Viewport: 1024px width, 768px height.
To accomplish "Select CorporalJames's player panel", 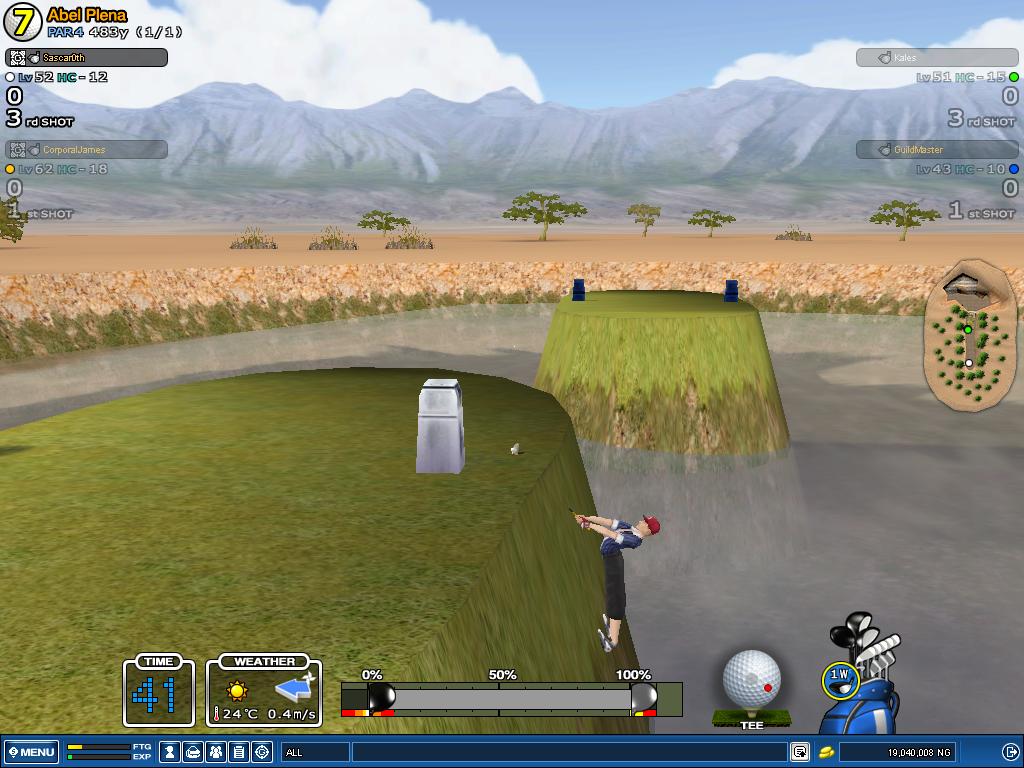I will [86, 150].
